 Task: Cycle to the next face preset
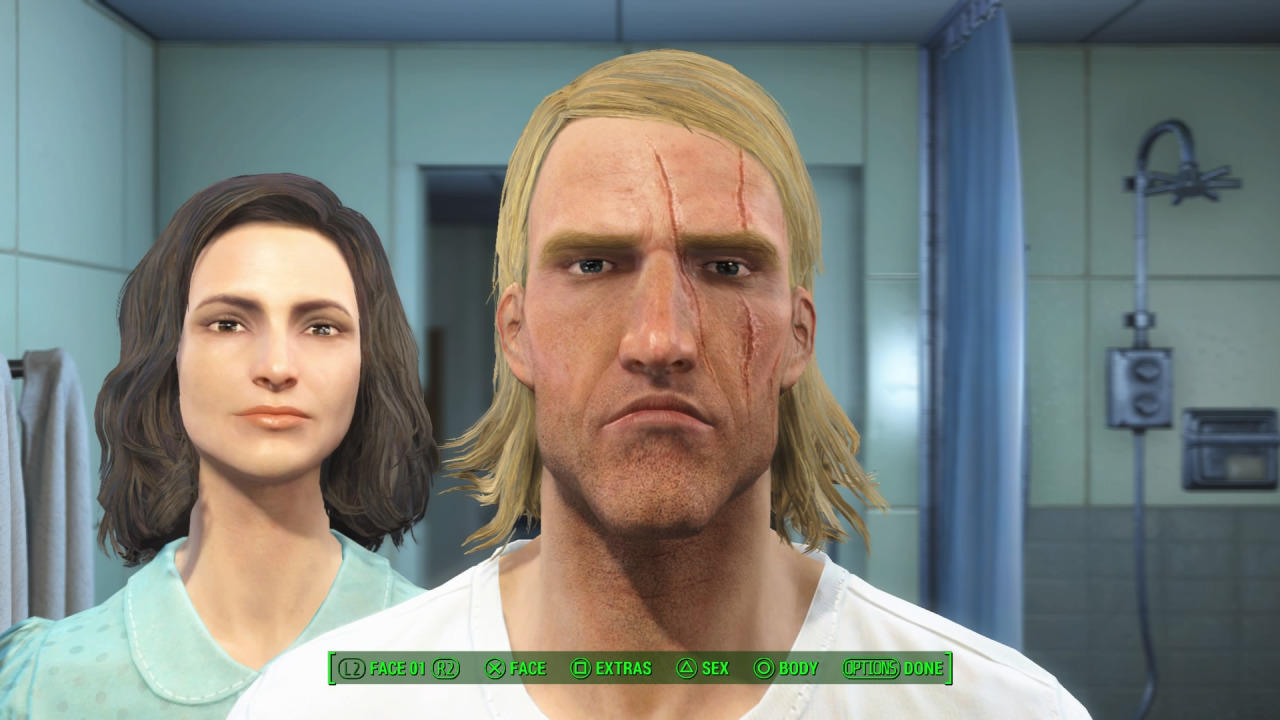[x=447, y=668]
